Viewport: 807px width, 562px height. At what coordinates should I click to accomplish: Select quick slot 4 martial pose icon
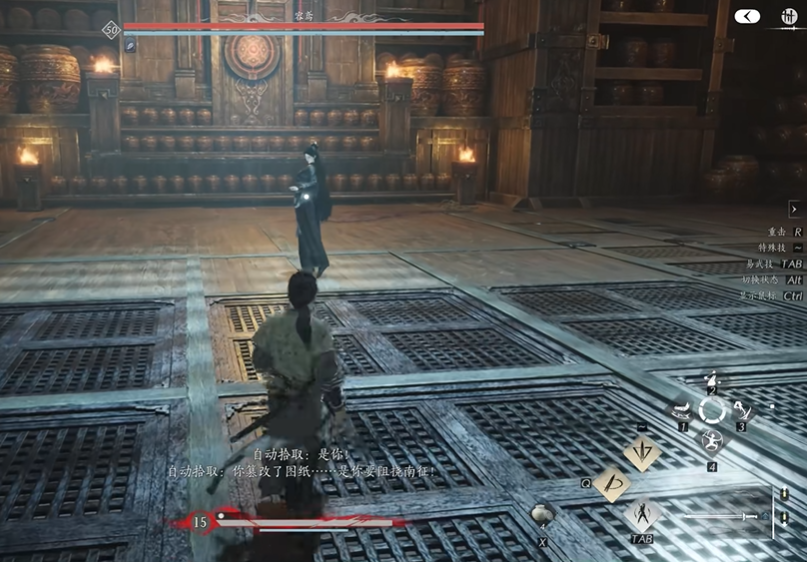712,441
